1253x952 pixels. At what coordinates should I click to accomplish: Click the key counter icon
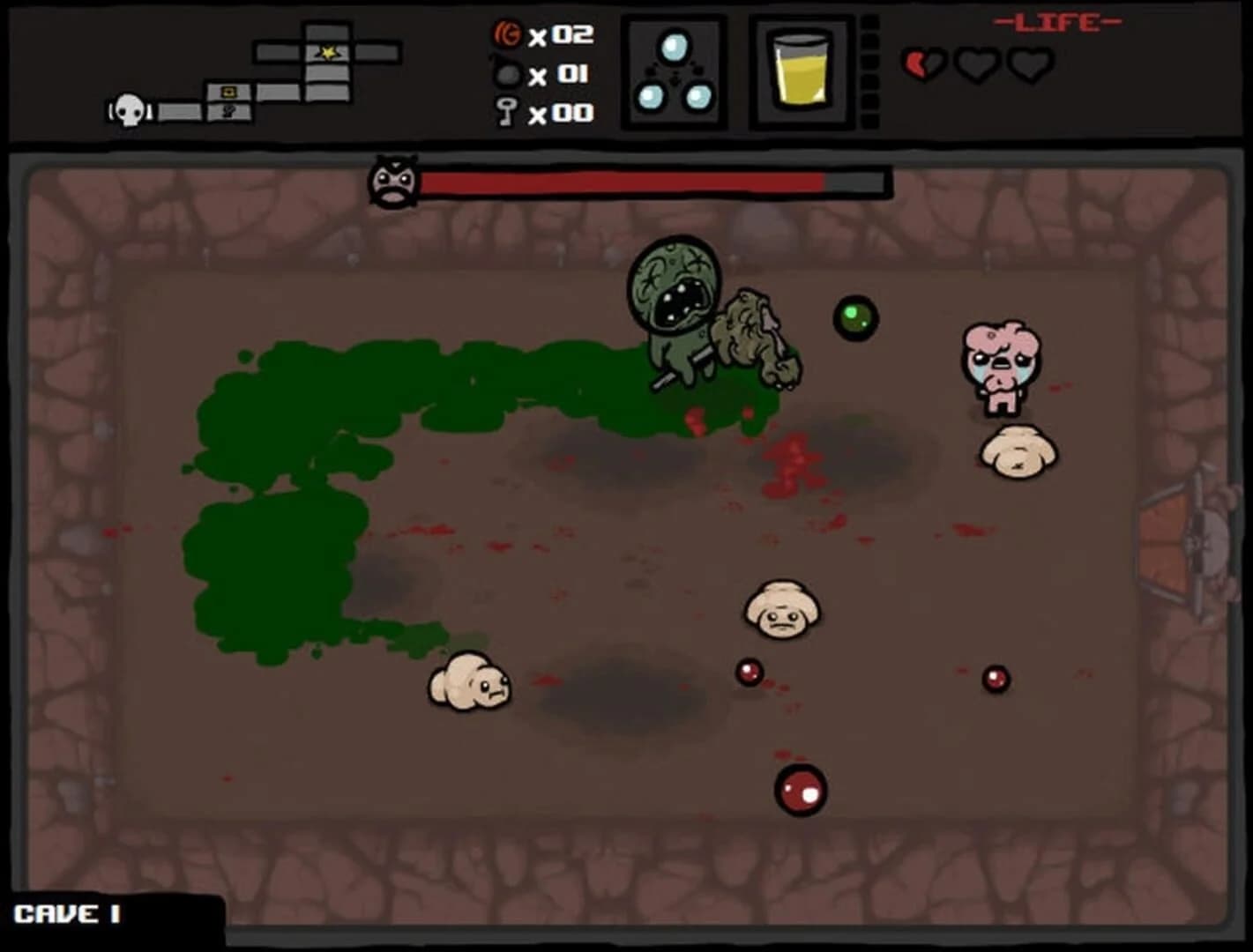(503, 113)
